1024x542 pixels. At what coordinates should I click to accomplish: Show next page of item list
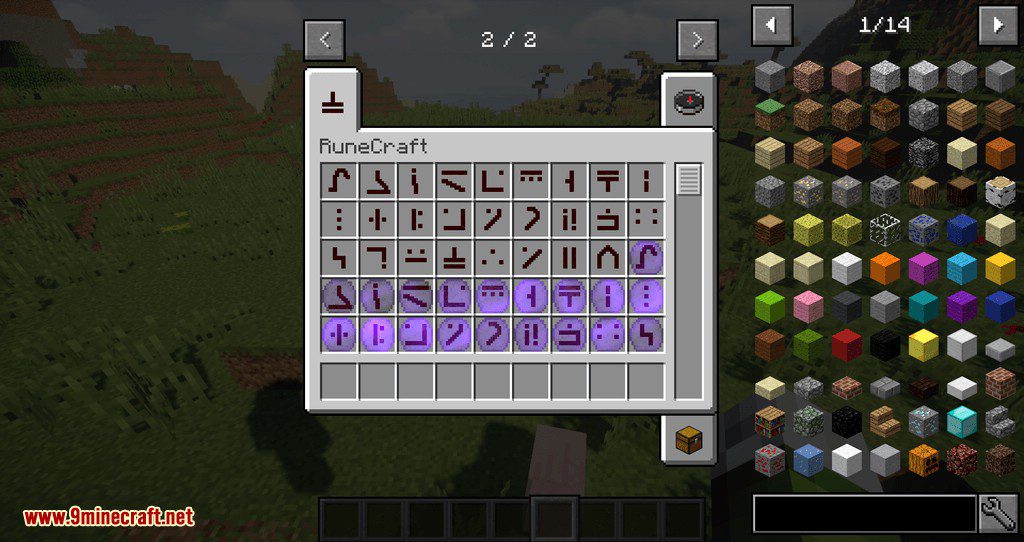coord(997,25)
